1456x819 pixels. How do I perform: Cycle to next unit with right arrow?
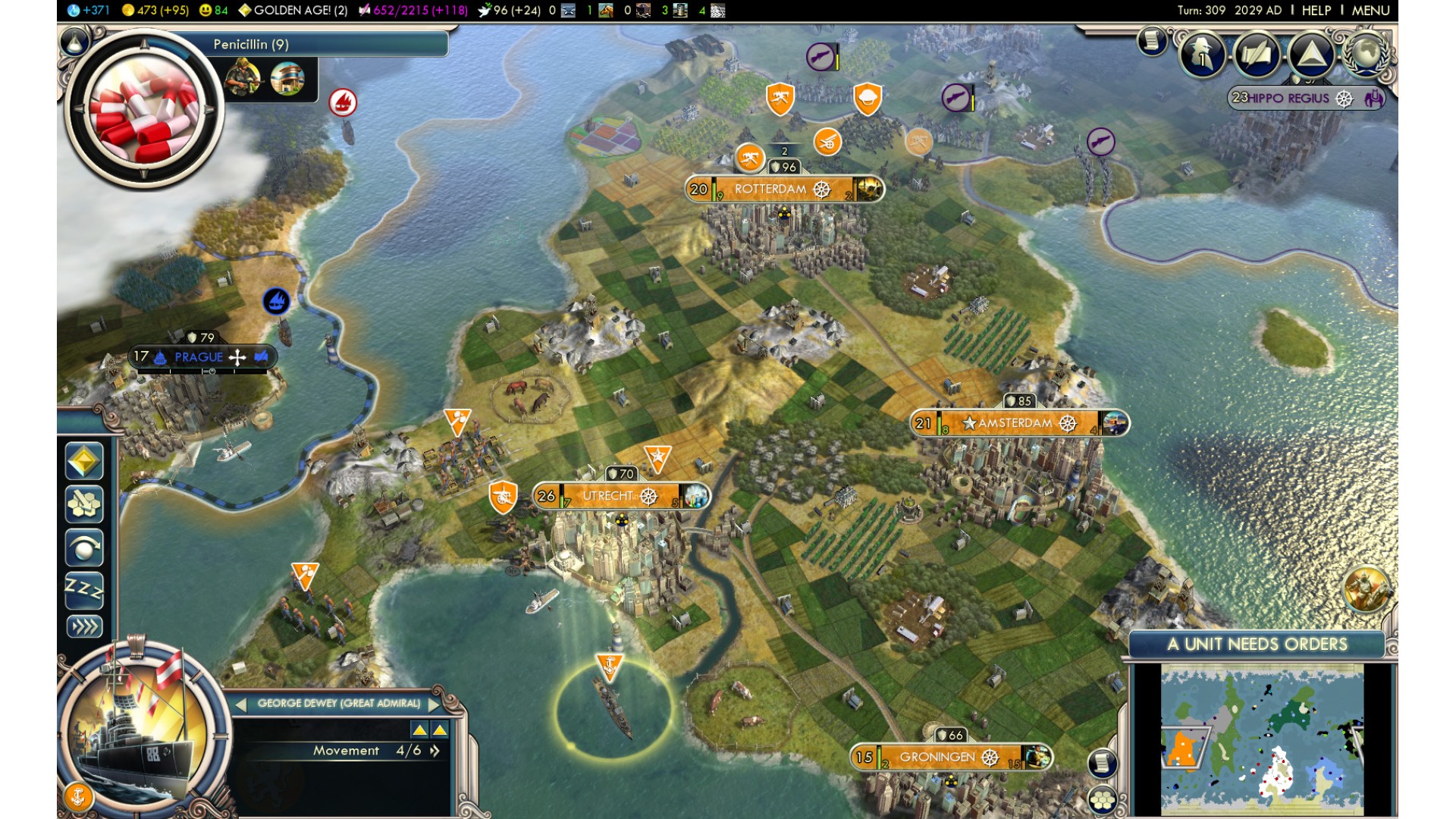coord(434,704)
